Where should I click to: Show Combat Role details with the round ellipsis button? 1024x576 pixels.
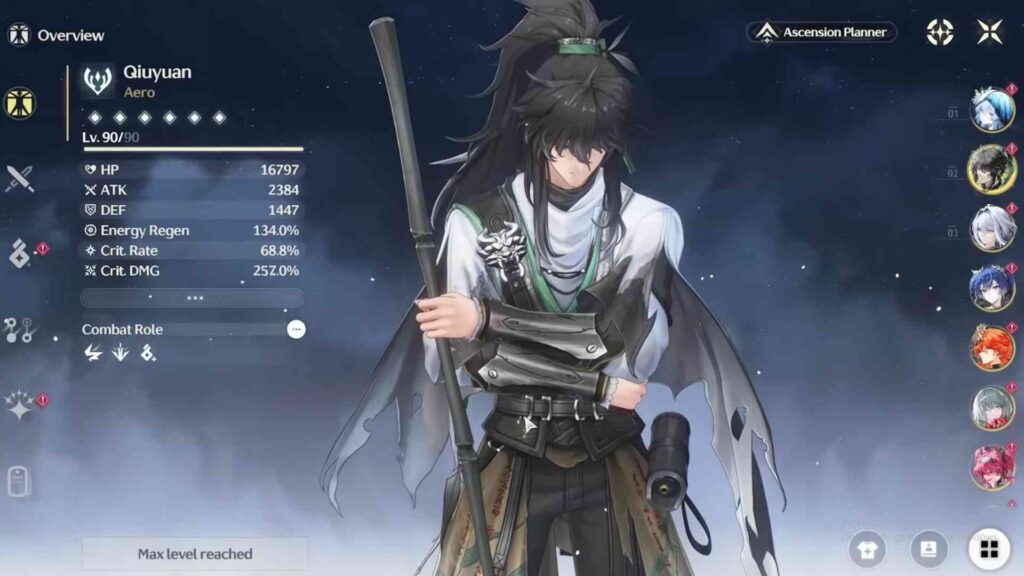296,329
